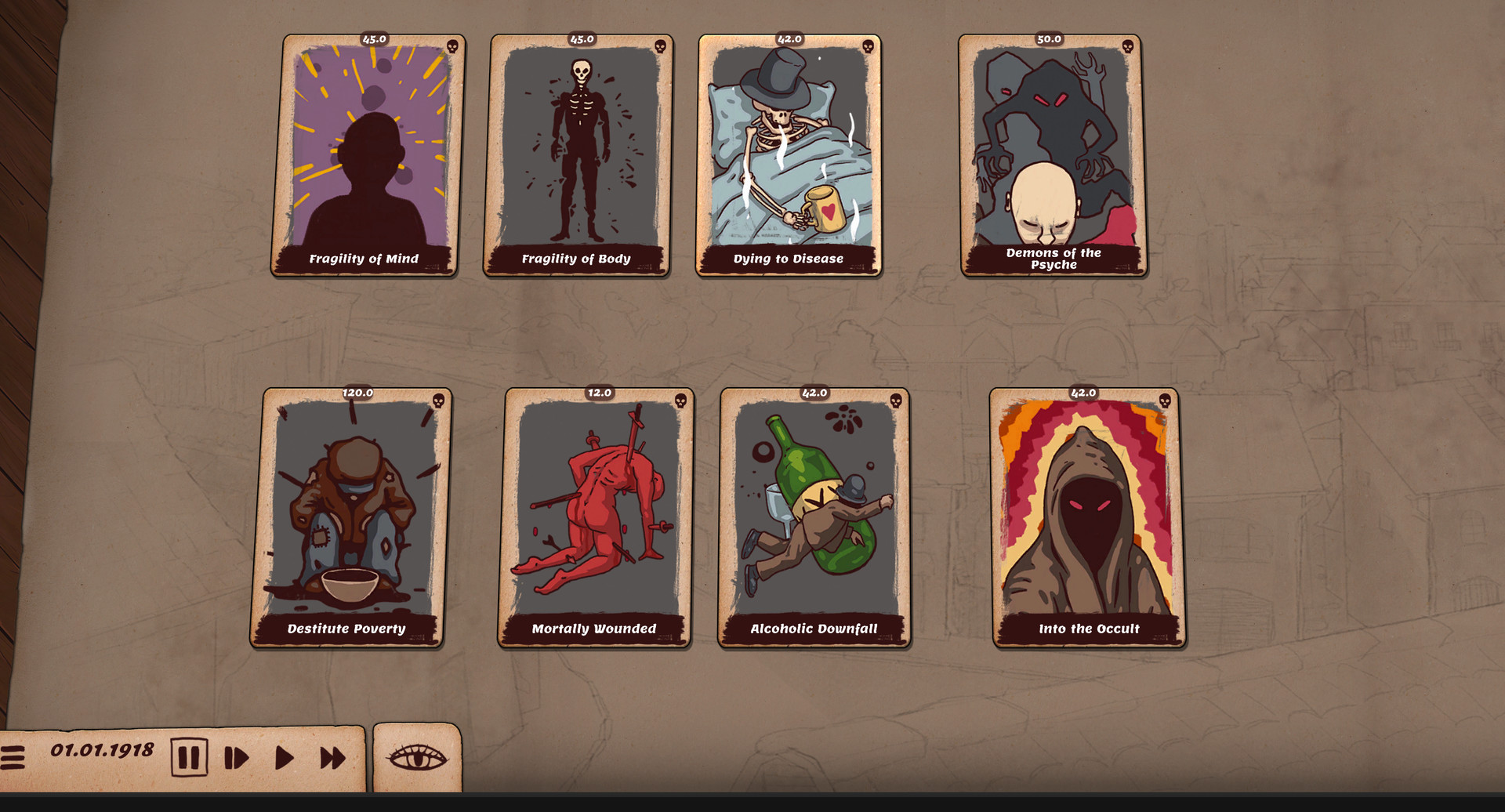Screen dimensions: 1505x812
Task: Click the play icon to resume time
Action: click(x=285, y=757)
